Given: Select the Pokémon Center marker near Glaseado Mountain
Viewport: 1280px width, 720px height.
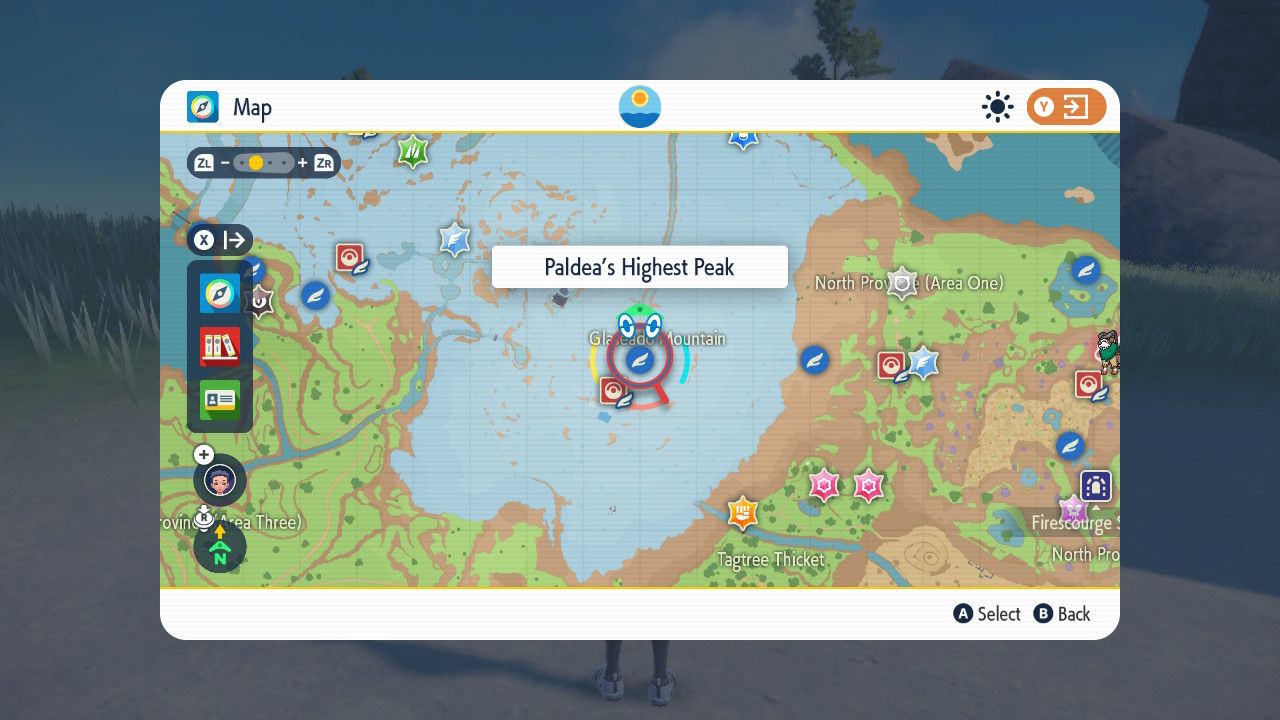Looking at the screenshot, I should coord(615,389).
